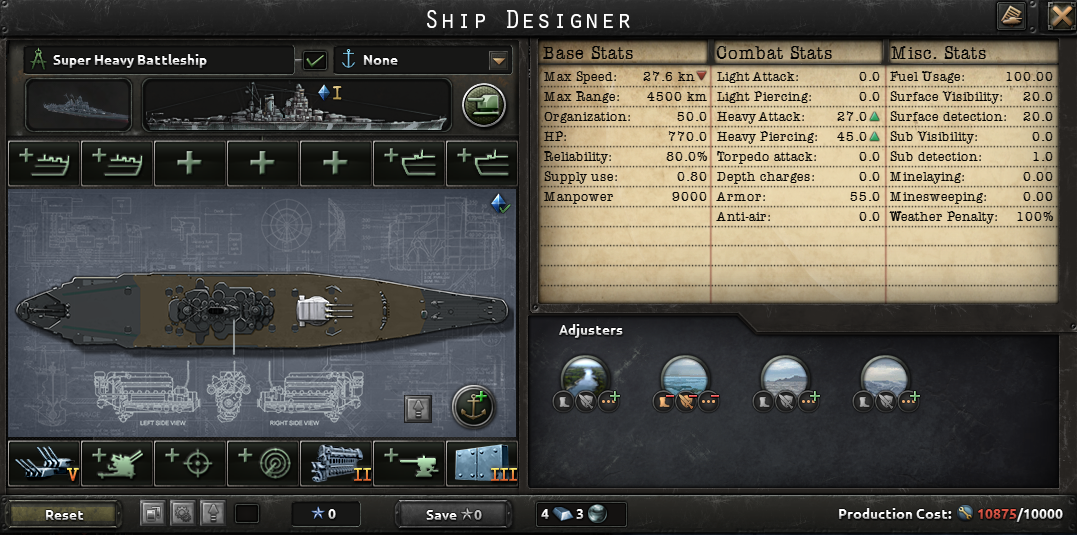Viewport: 1077px width, 535px height.
Task: Close the Ship Designer window
Action: coord(1060,16)
